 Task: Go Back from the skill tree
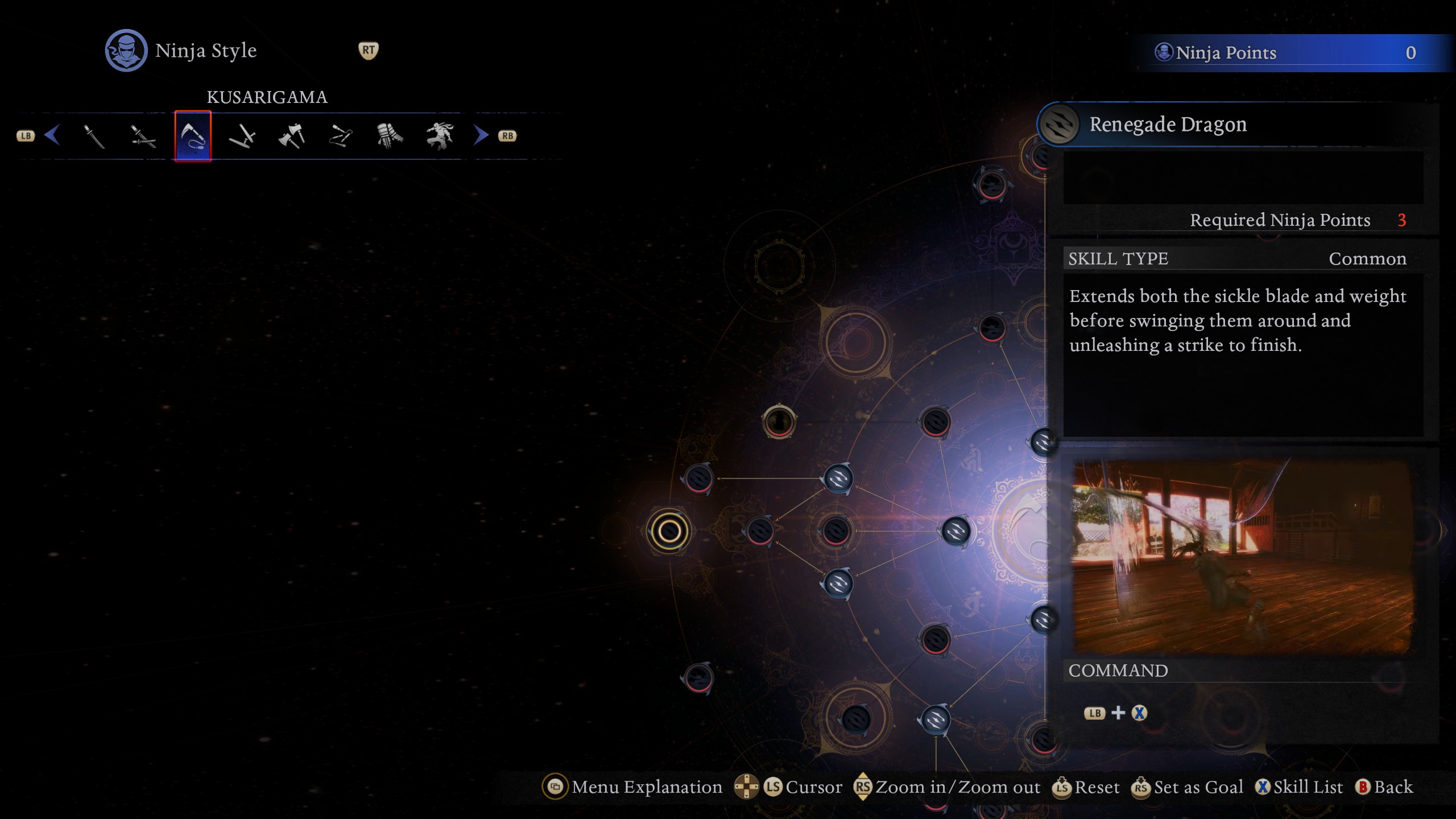coord(1384,787)
